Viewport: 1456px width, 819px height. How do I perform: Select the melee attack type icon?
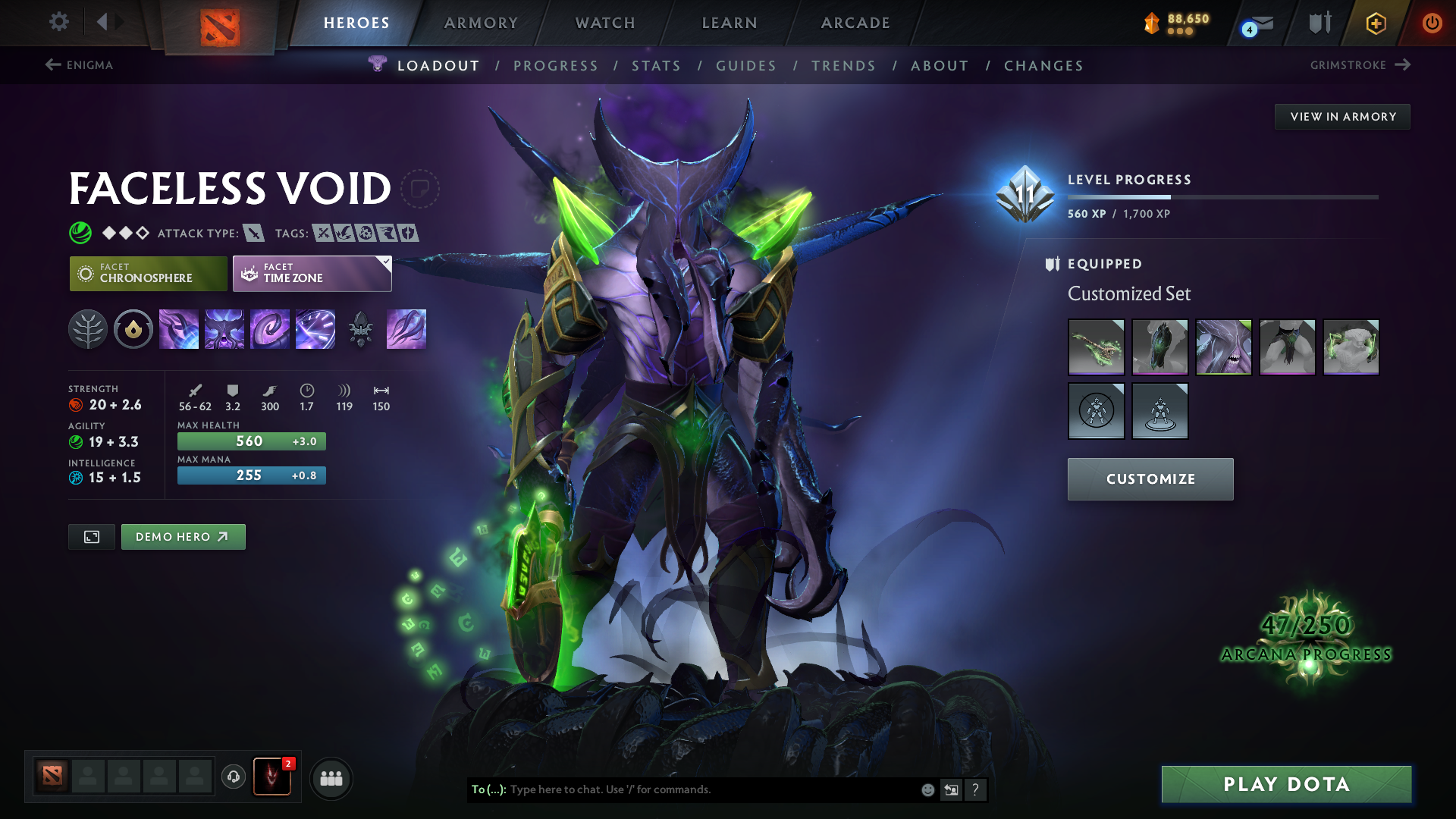(x=255, y=233)
